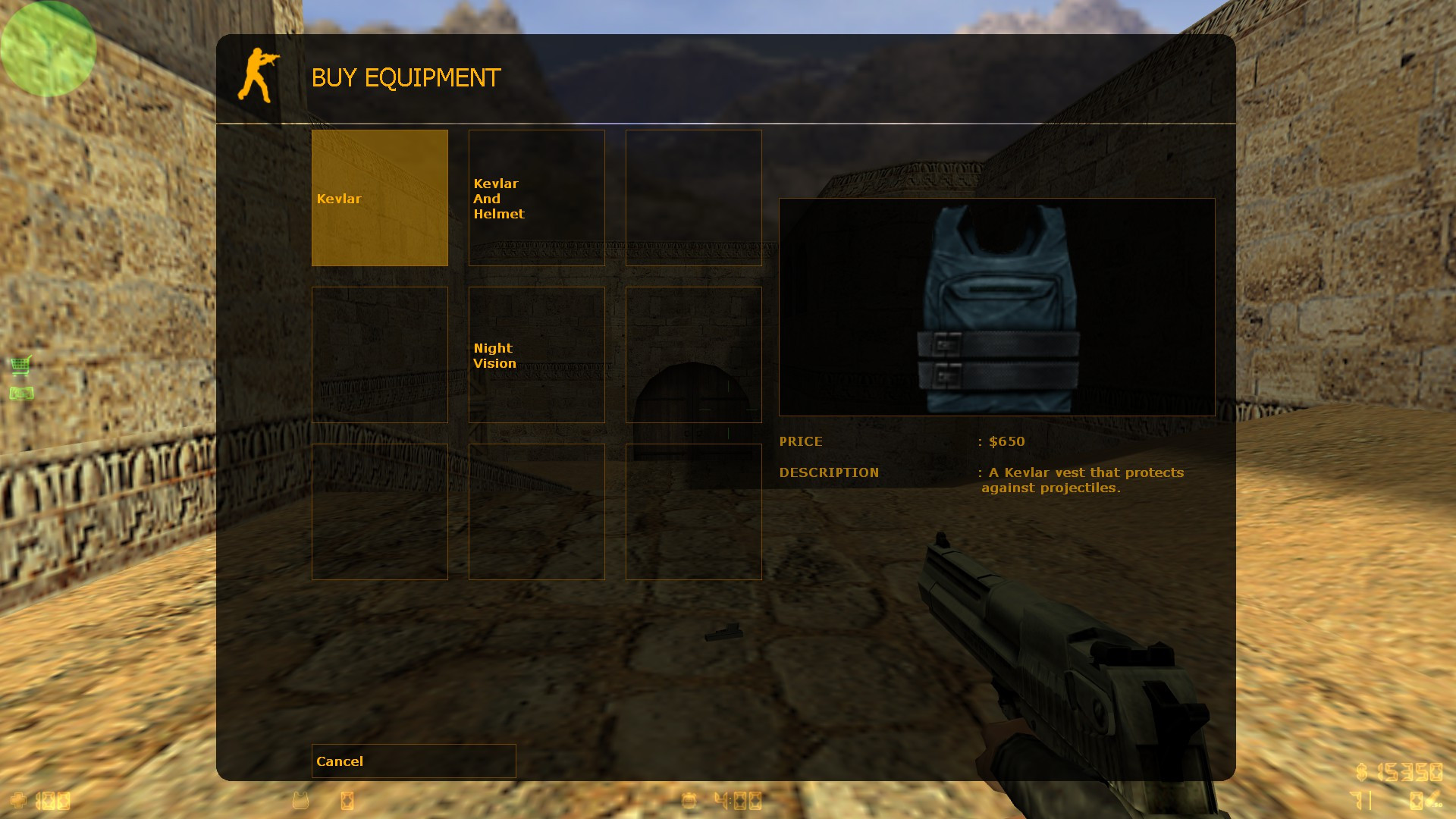The height and width of the screenshot is (819, 1456).
Task: Click the armor icon beside the vest
Action: click(347, 800)
